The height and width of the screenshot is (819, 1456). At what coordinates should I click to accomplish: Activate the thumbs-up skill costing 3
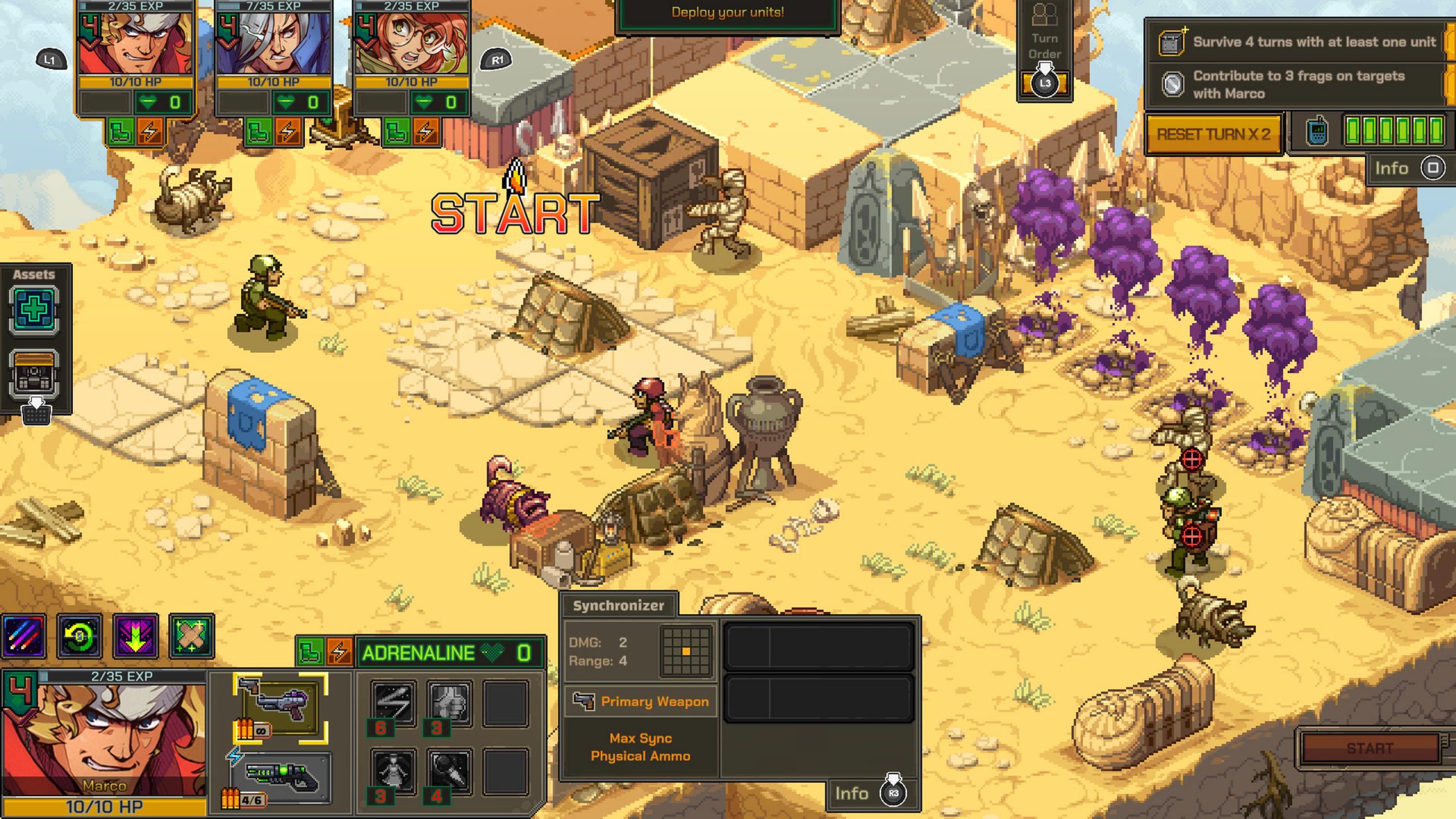[449, 703]
